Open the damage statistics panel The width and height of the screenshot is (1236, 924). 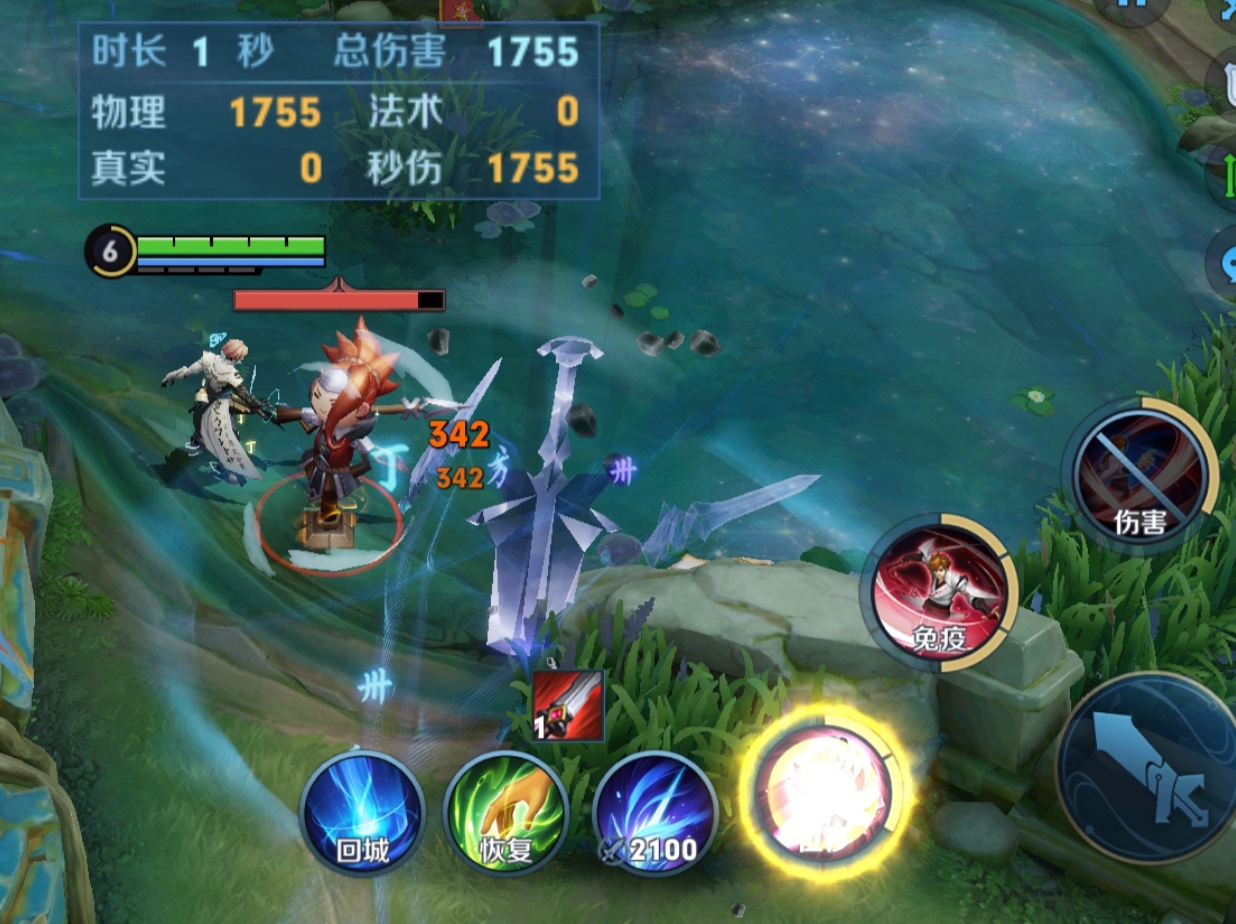pos(338,111)
